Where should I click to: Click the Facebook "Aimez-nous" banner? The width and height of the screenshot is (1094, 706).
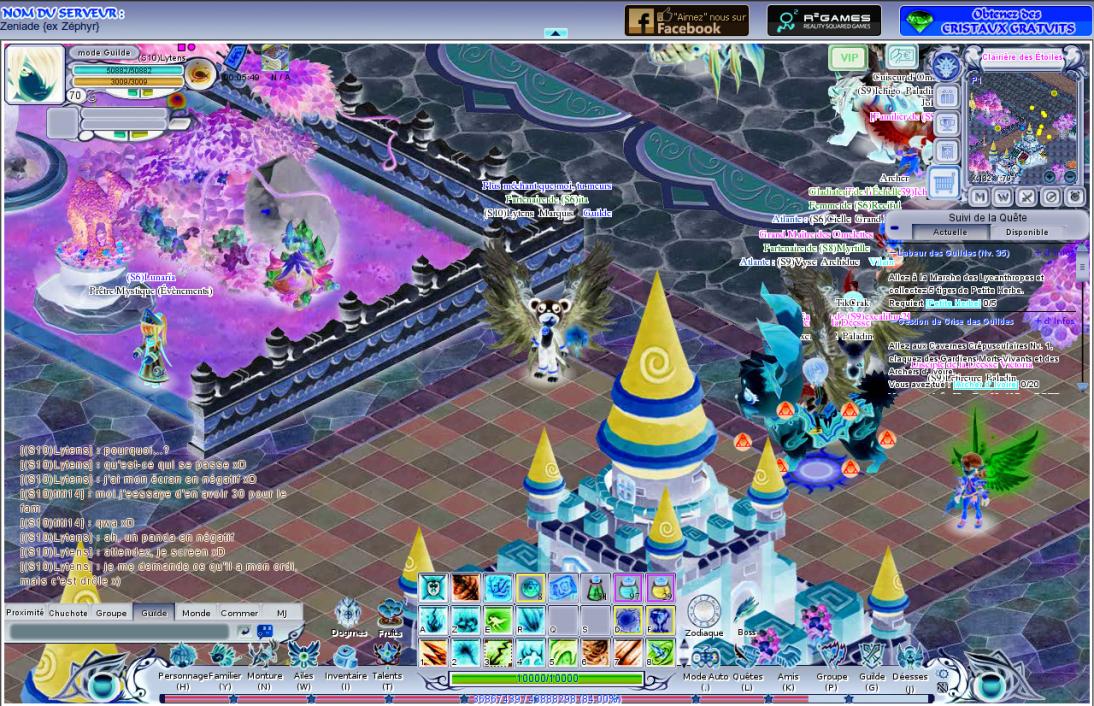coord(686,20)
